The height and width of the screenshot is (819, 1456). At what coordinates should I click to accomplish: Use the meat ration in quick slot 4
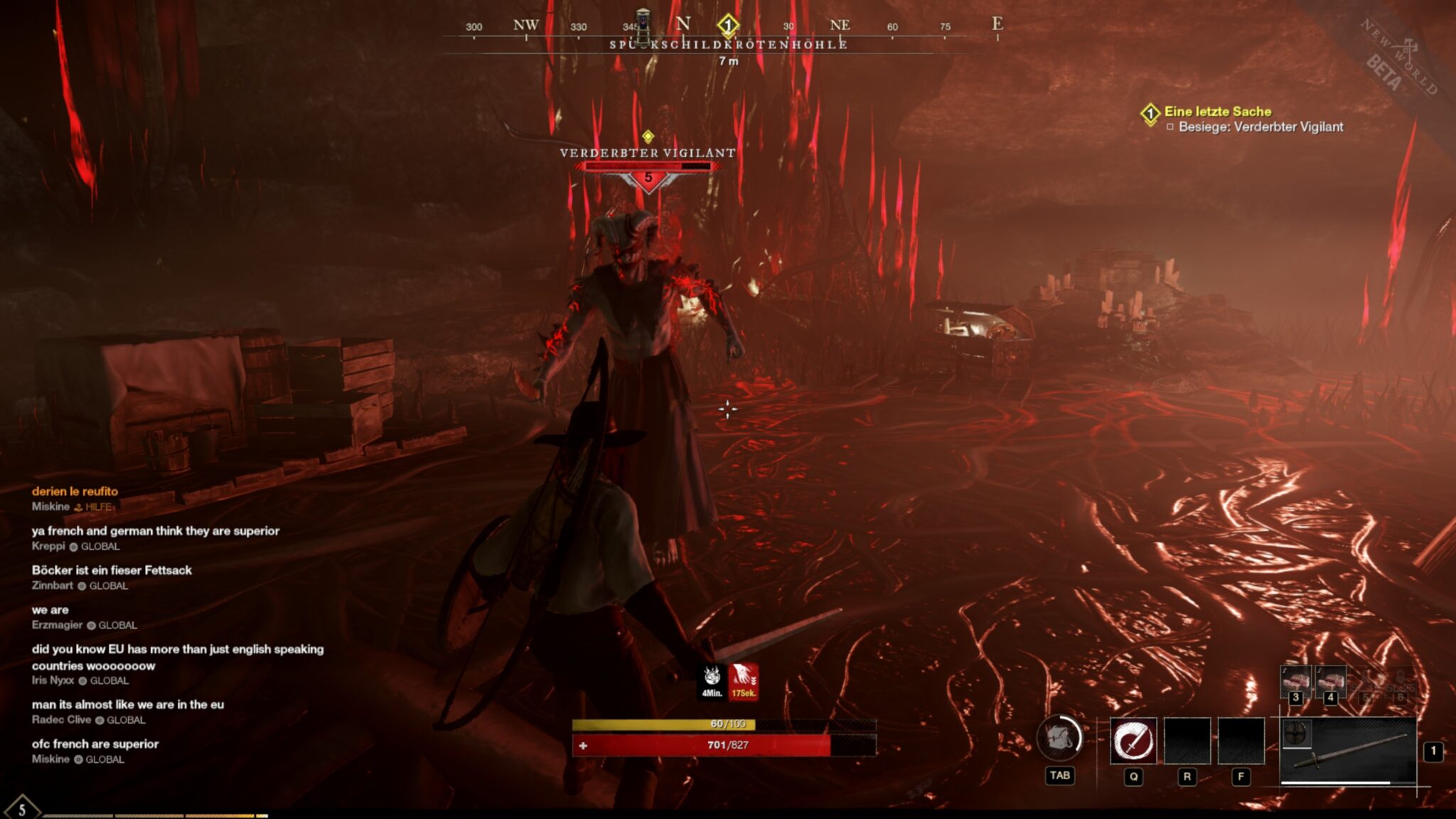tap(1330, 681)
